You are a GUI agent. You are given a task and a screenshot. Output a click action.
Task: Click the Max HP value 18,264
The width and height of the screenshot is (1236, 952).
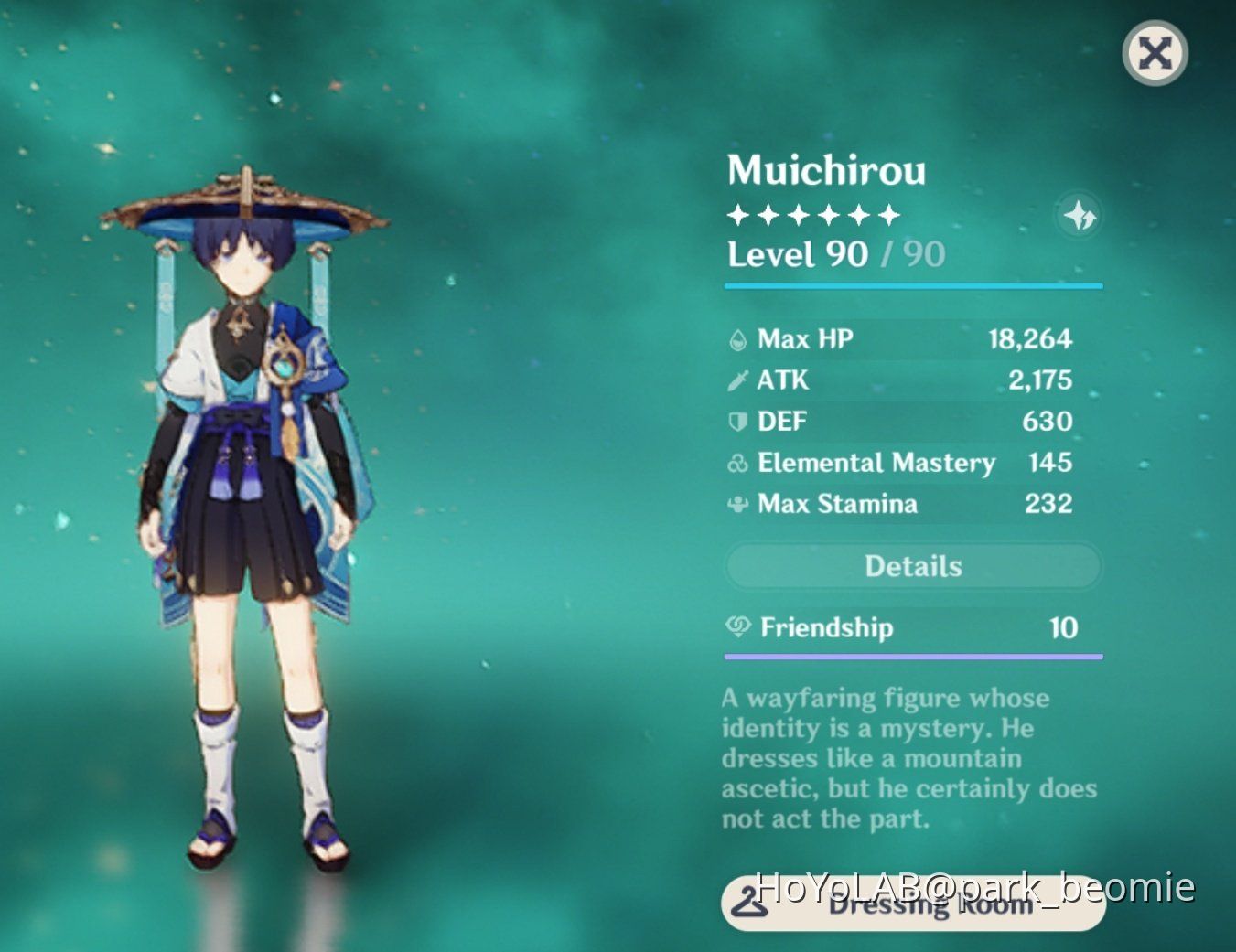click(1032, 338)
